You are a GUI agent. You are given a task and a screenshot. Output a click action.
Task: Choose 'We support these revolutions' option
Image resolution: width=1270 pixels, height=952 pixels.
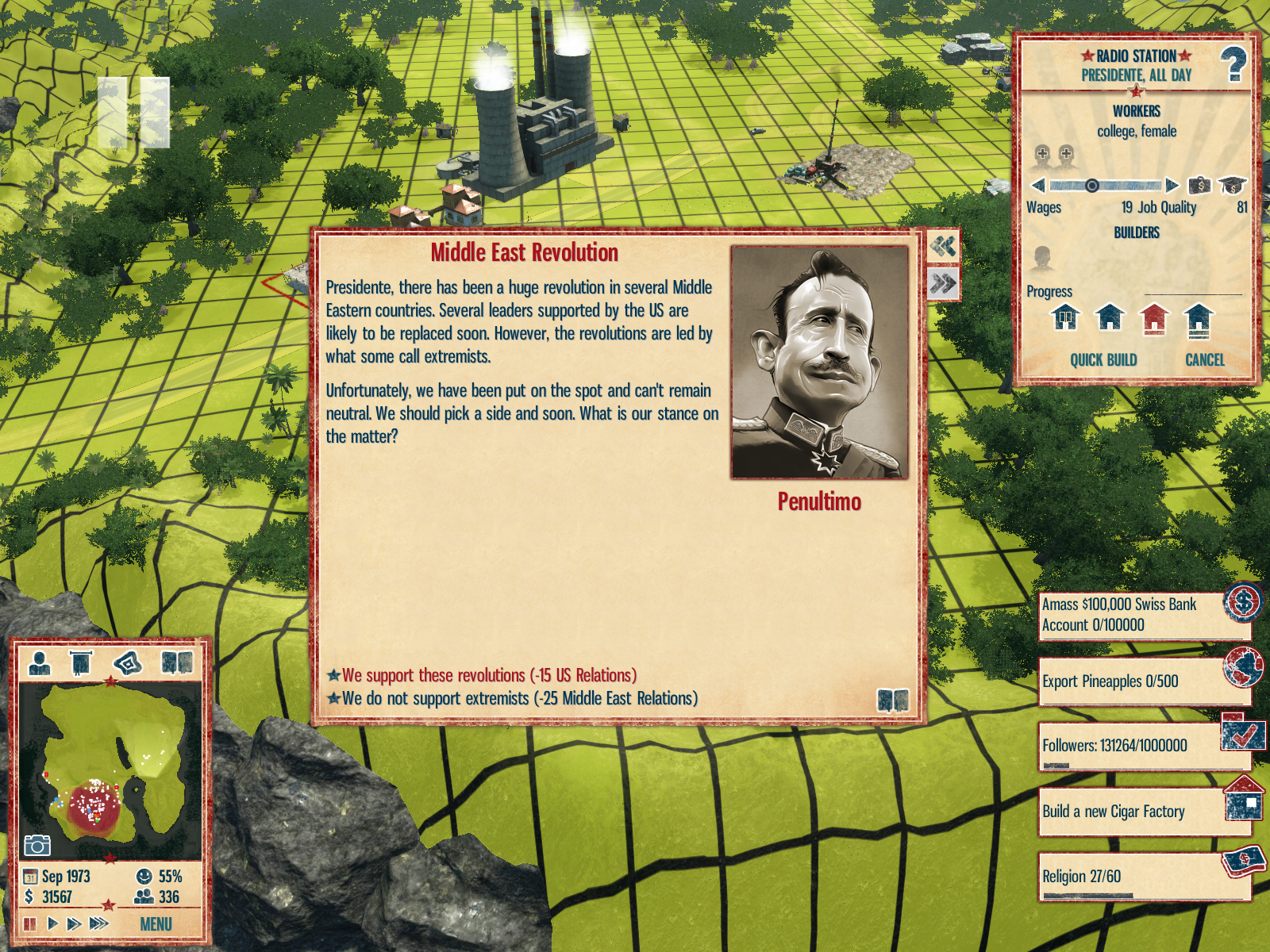489,676
